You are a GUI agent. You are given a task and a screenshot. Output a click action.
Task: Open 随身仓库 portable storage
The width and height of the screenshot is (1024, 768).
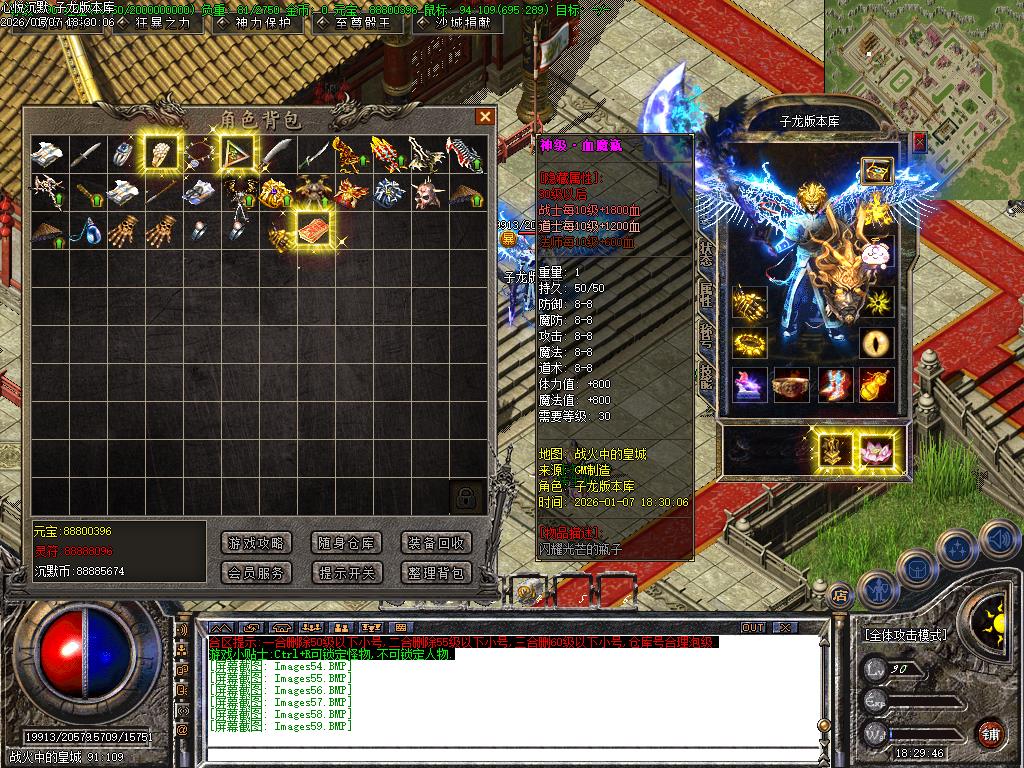(x=346, y=543)
